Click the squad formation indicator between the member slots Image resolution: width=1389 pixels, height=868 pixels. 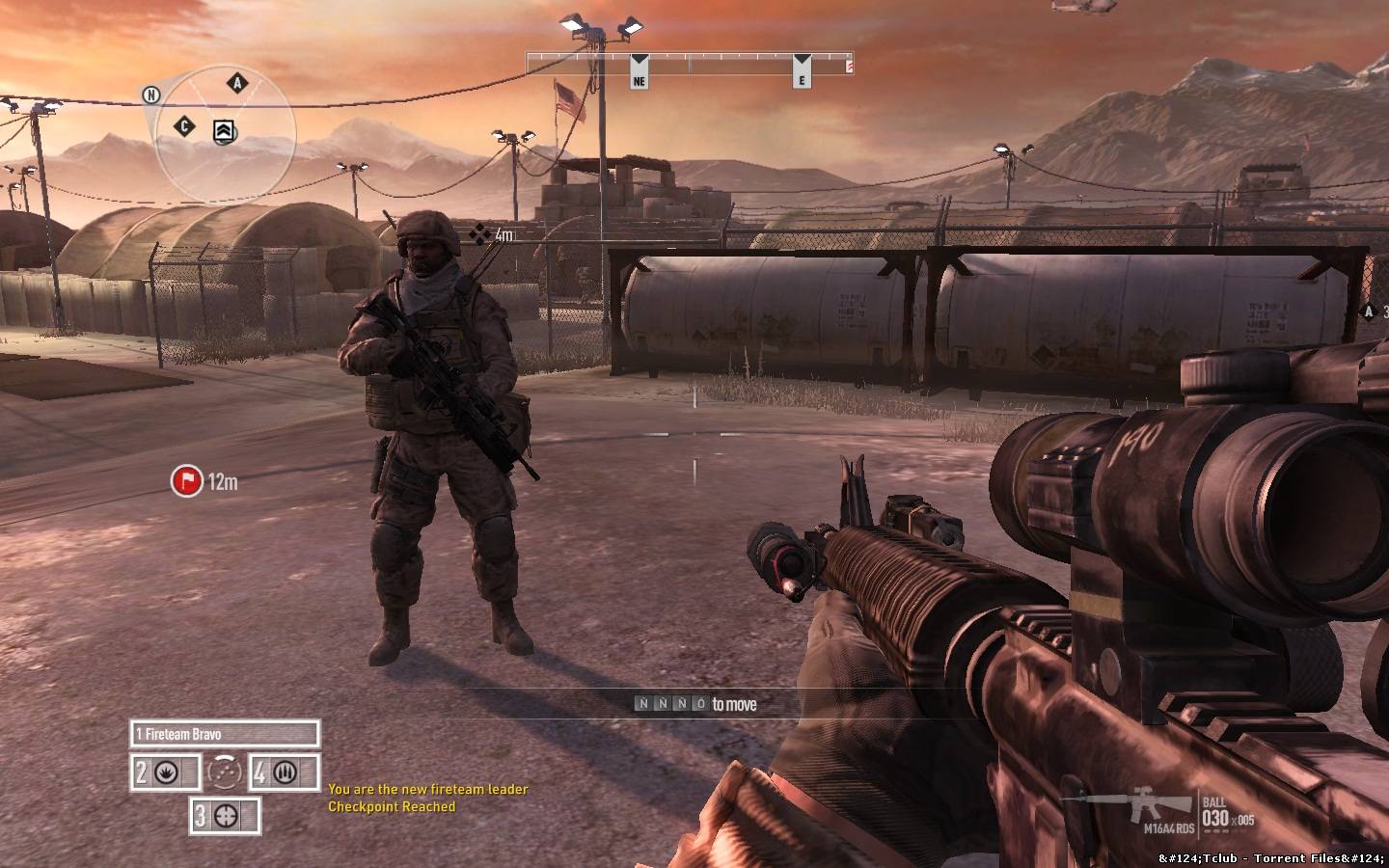tap(225, 773)
